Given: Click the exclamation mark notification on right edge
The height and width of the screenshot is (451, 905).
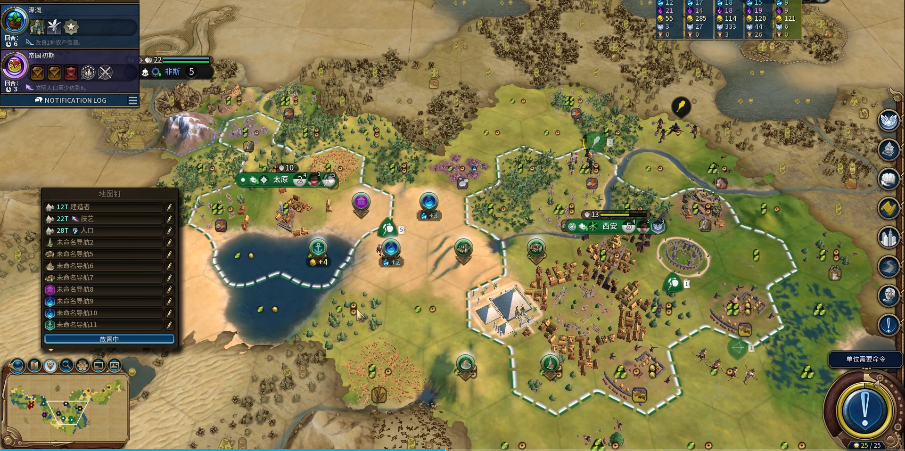Looking at the screenshot, I should (888, 324).
